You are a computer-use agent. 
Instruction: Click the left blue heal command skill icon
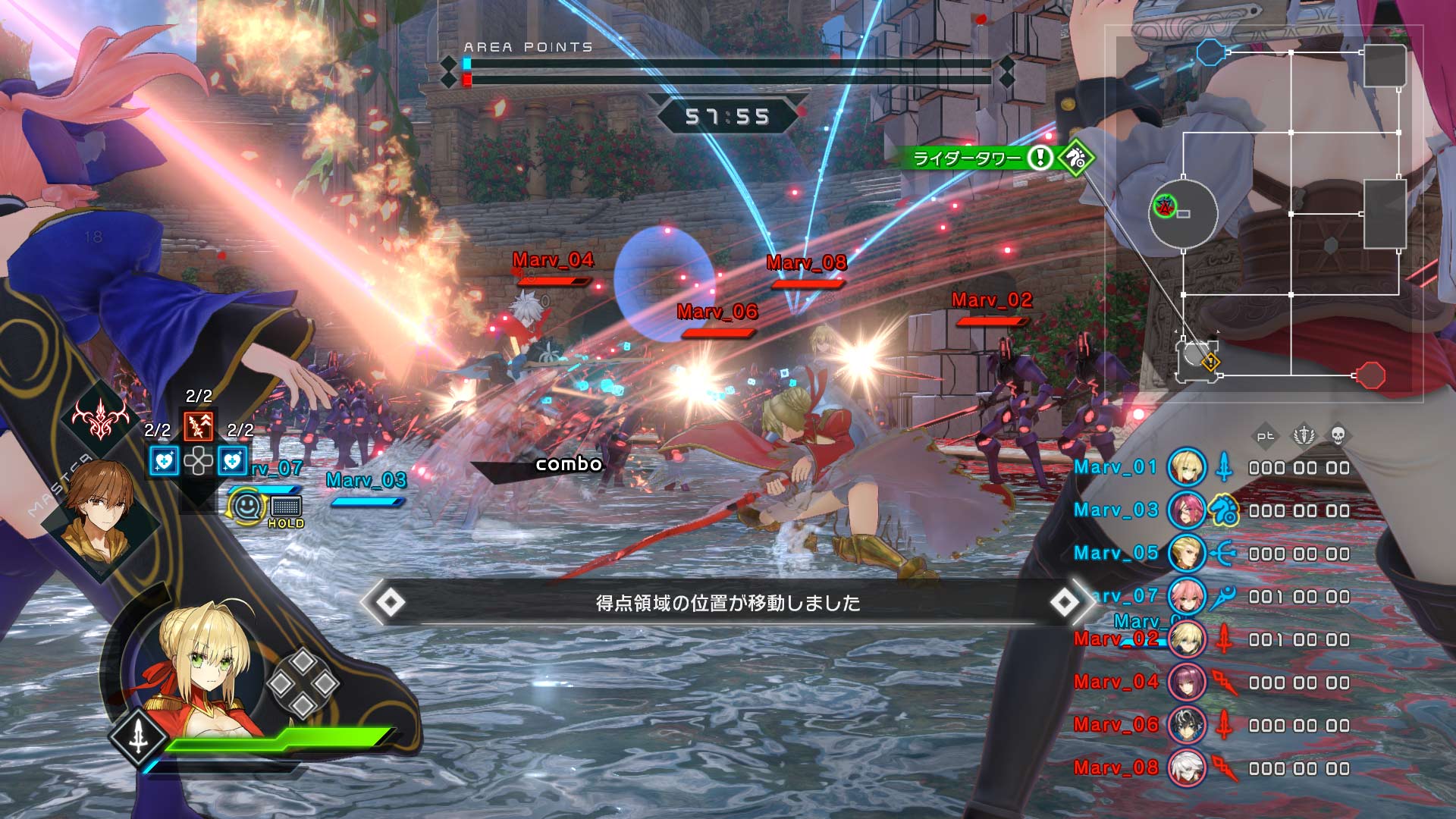point(163,460)
